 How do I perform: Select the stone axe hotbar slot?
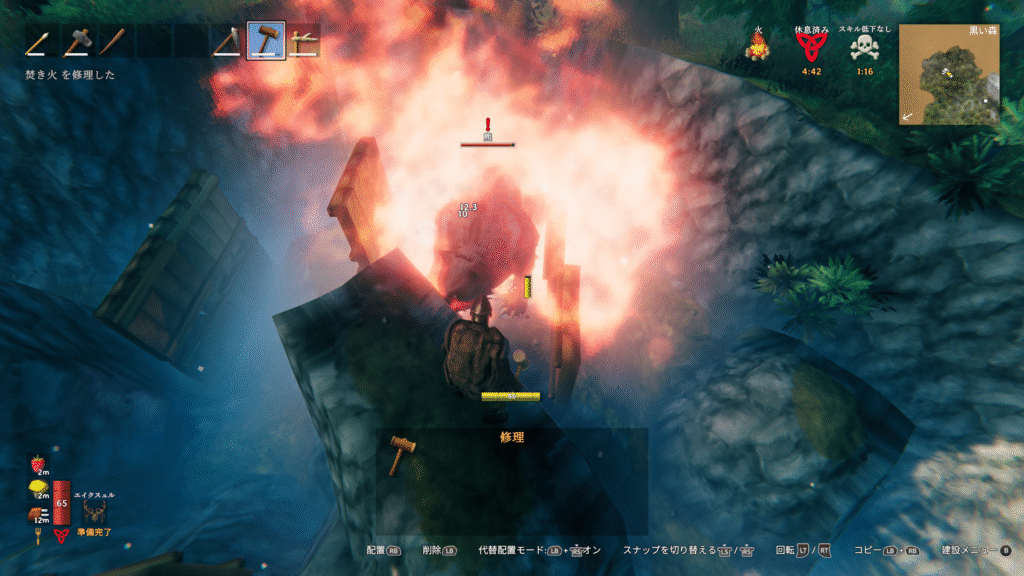click(228, 42)
